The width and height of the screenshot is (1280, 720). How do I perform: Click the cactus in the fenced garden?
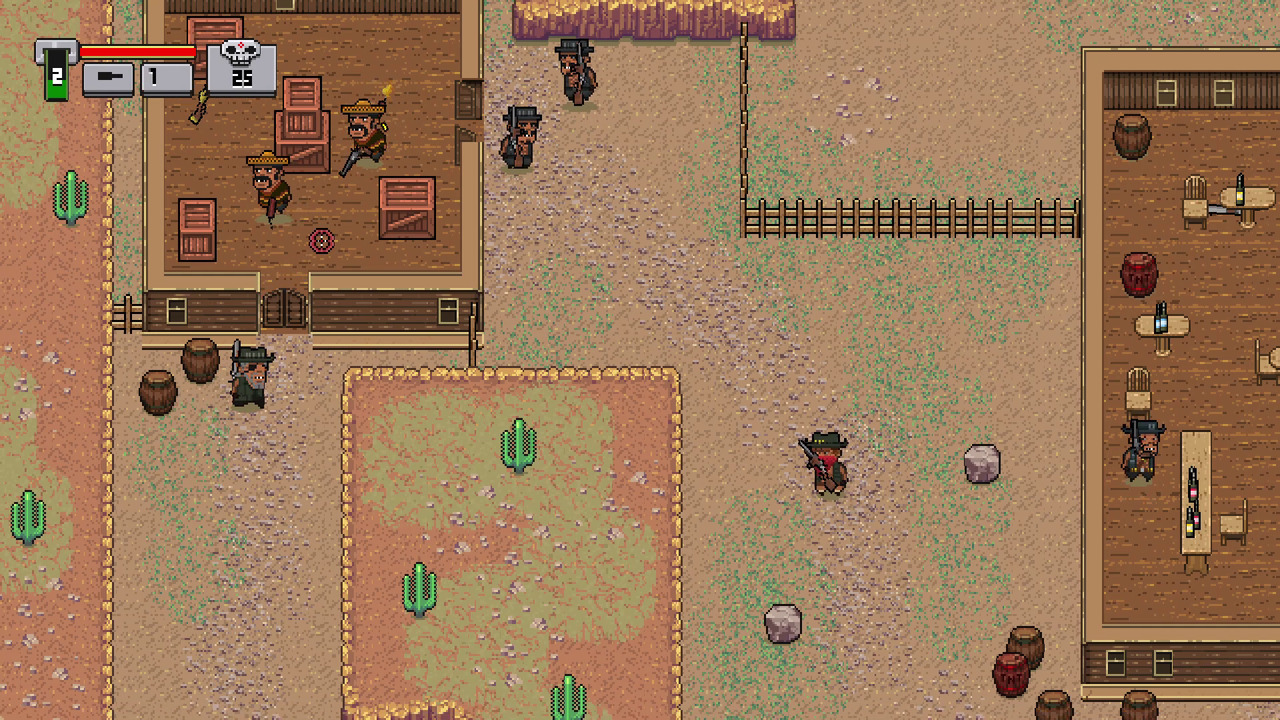coord(519,443)
